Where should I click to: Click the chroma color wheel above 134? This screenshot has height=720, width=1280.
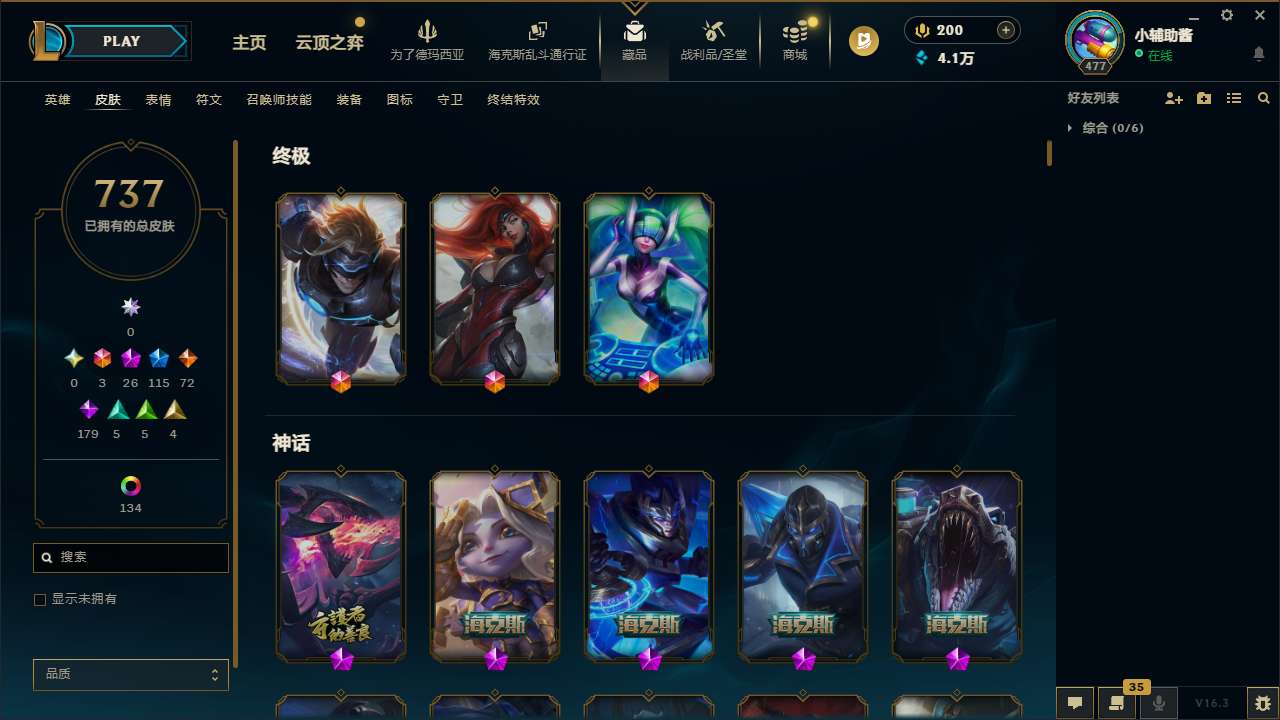coord(130,486)
